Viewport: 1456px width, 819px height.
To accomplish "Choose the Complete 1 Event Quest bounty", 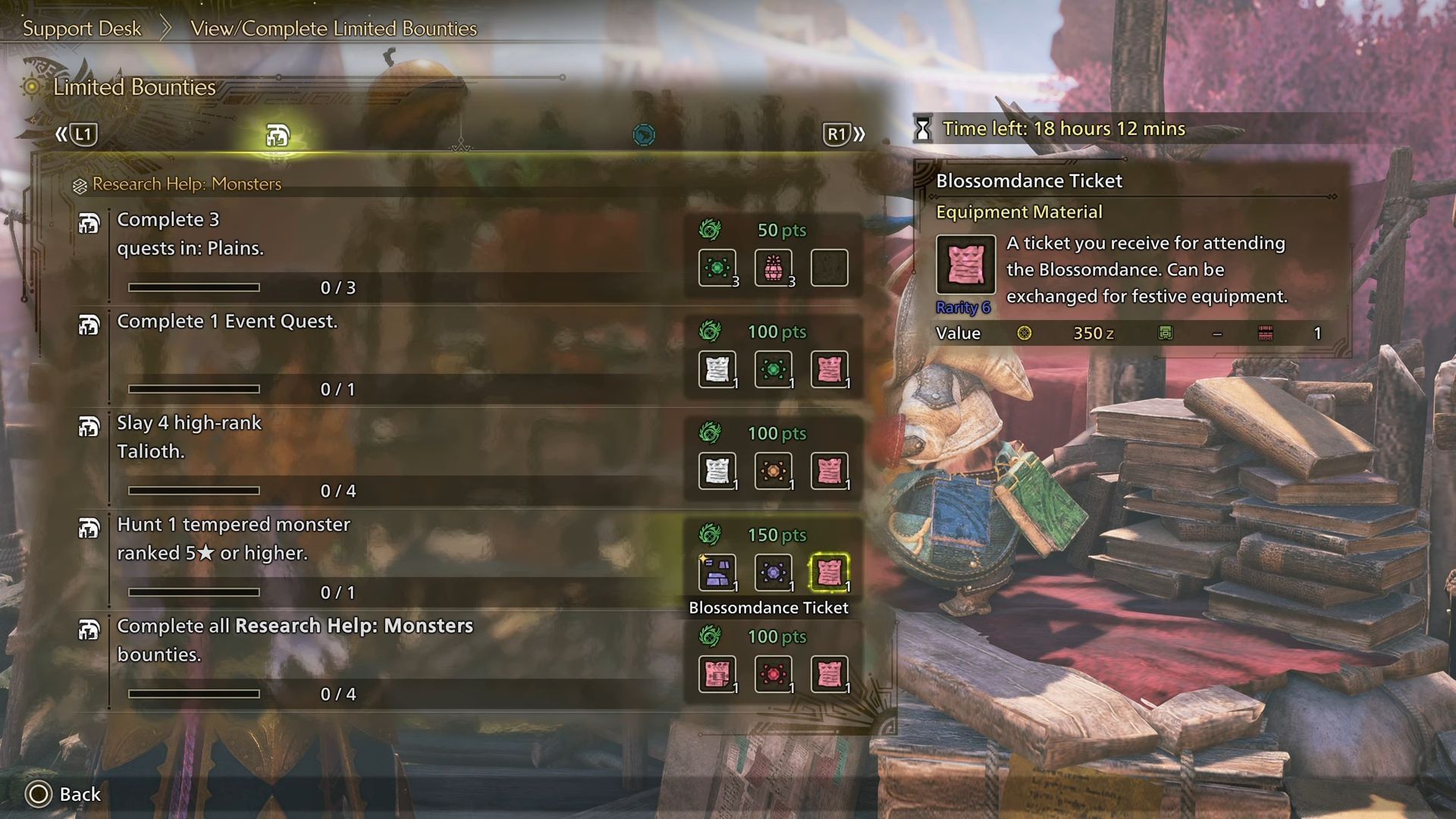I will [227, 322].
